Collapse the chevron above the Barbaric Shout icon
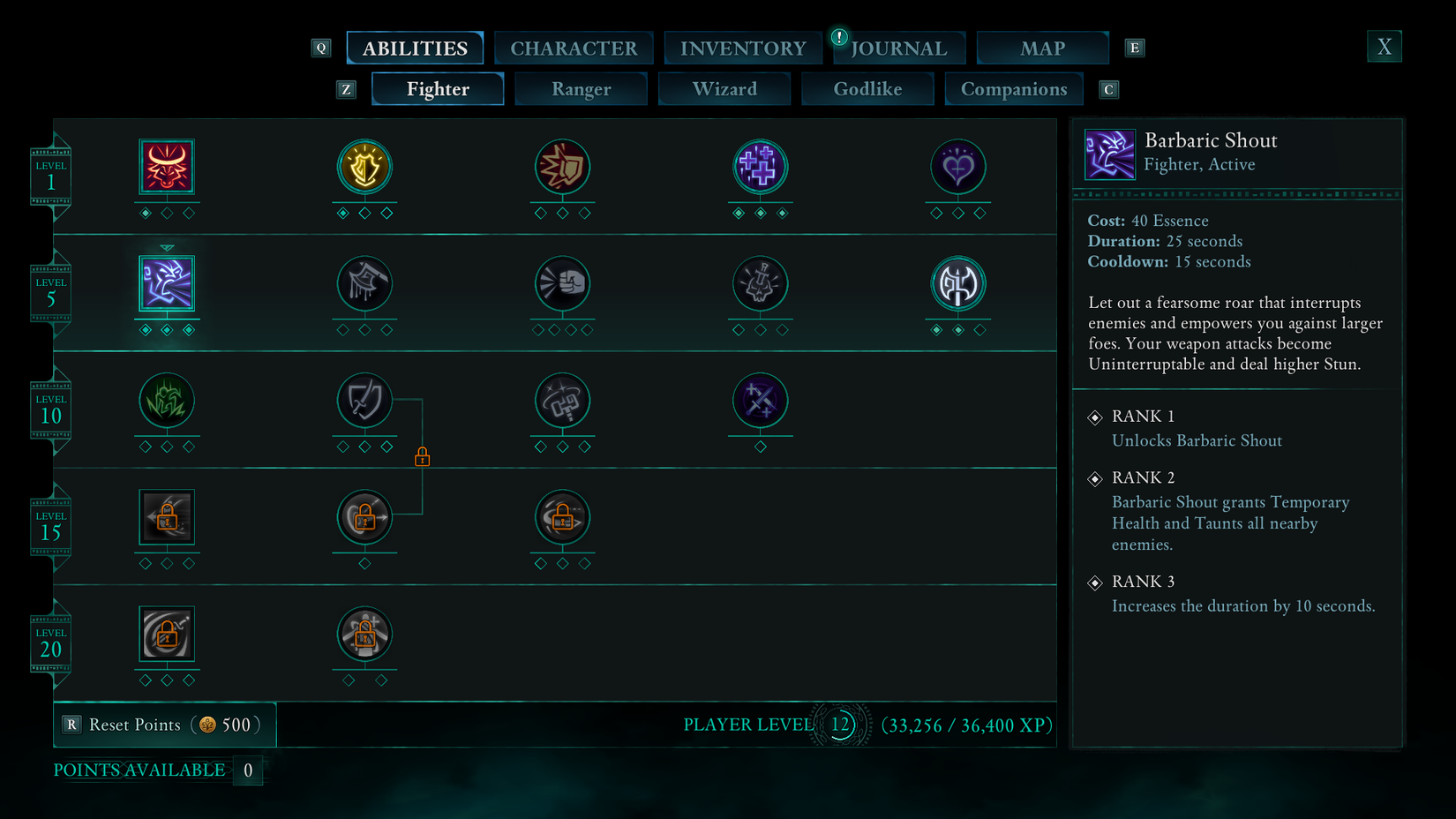The height and width of the screenshot is (819, 1456). 167,248
